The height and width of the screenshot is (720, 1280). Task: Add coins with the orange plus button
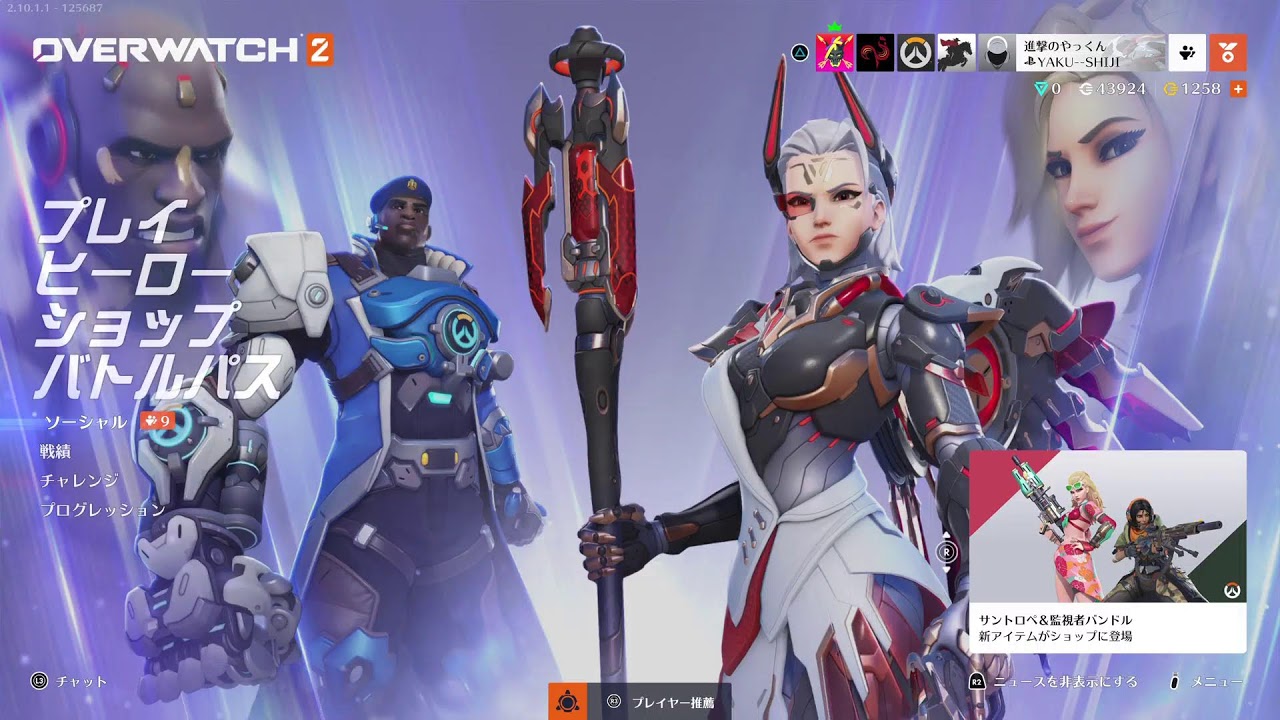[x=1238, y=89]
